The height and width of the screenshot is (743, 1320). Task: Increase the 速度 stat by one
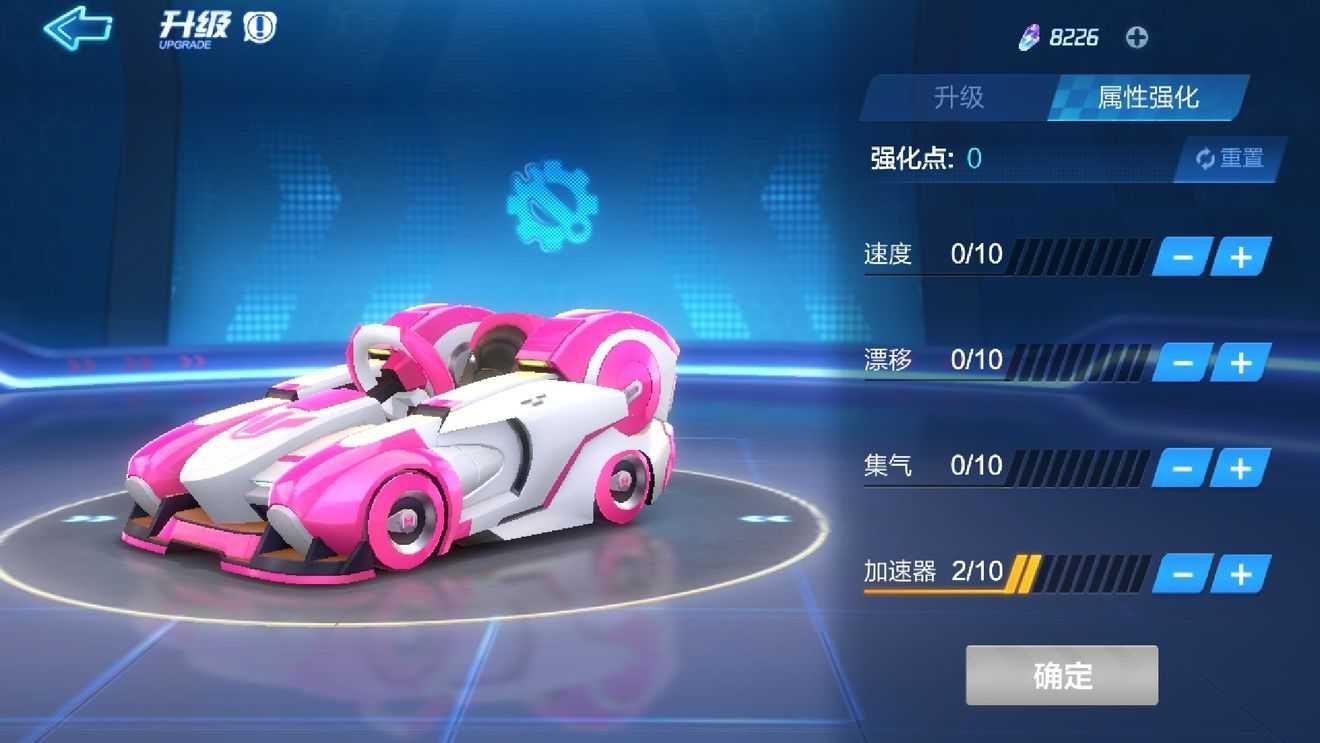(x=1241, y=257)
